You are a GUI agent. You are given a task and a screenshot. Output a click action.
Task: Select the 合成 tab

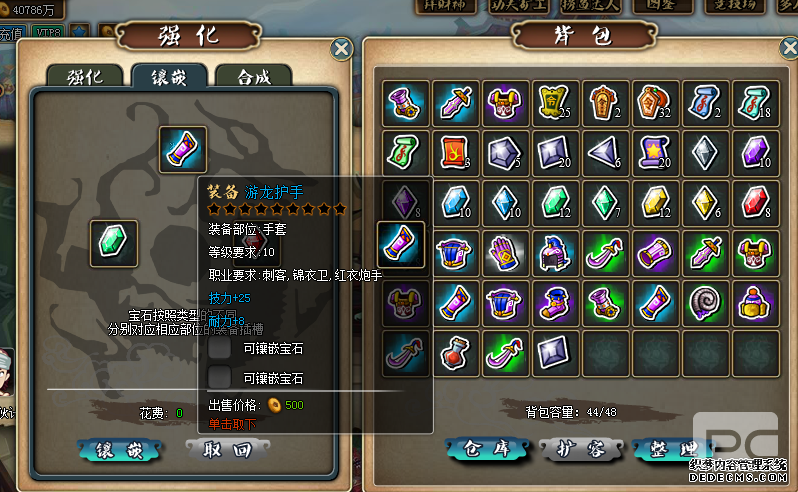pos(253,76)
